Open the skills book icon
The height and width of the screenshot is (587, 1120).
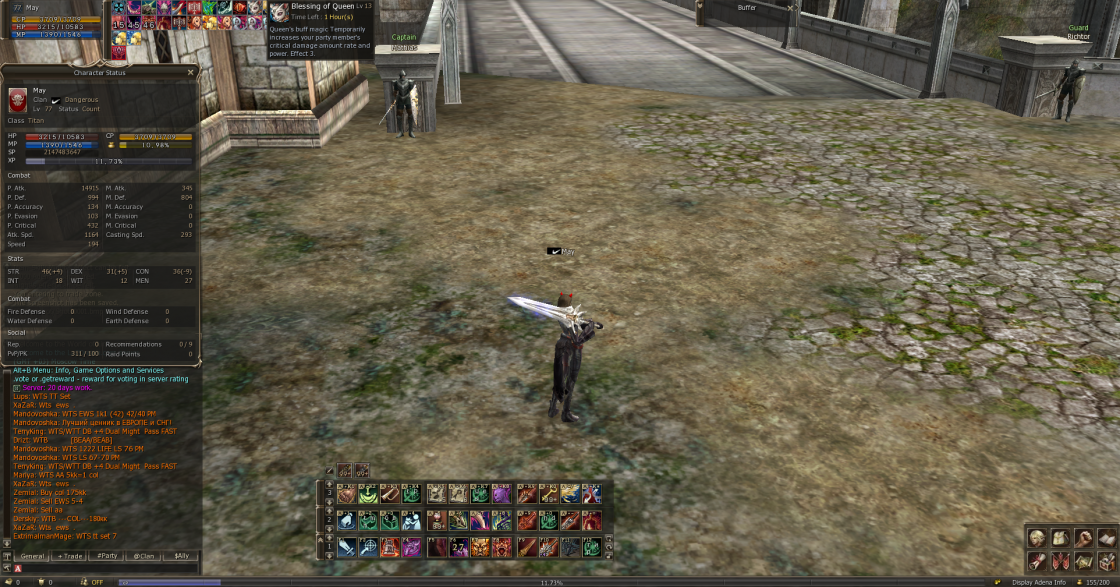pos(1106,538)
